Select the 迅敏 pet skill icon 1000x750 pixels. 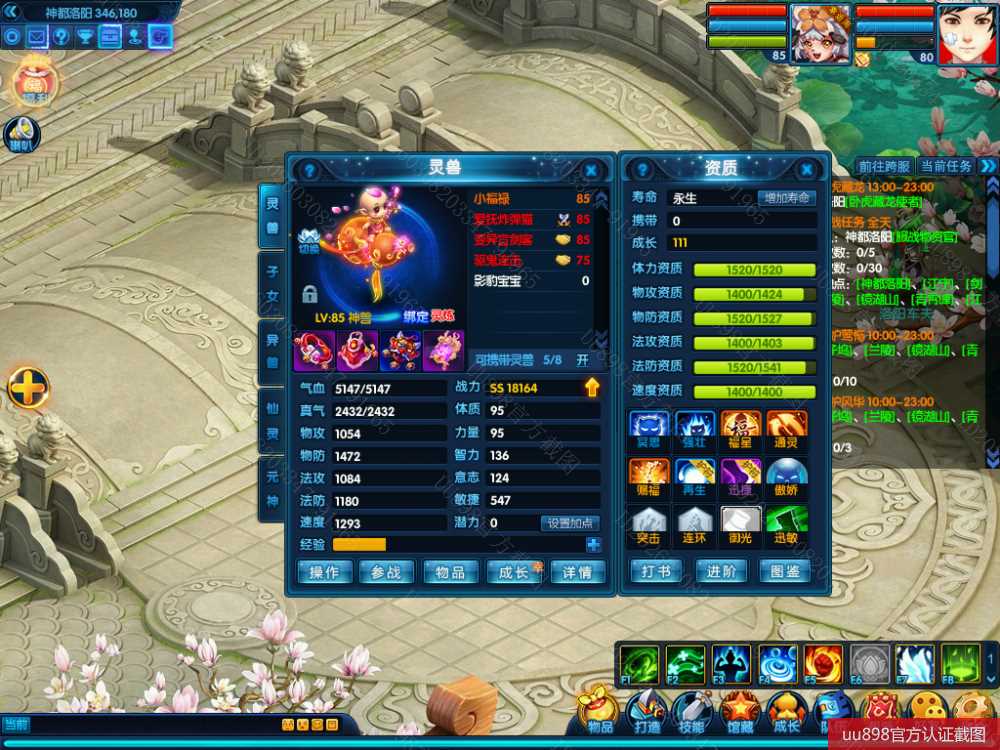786,524
